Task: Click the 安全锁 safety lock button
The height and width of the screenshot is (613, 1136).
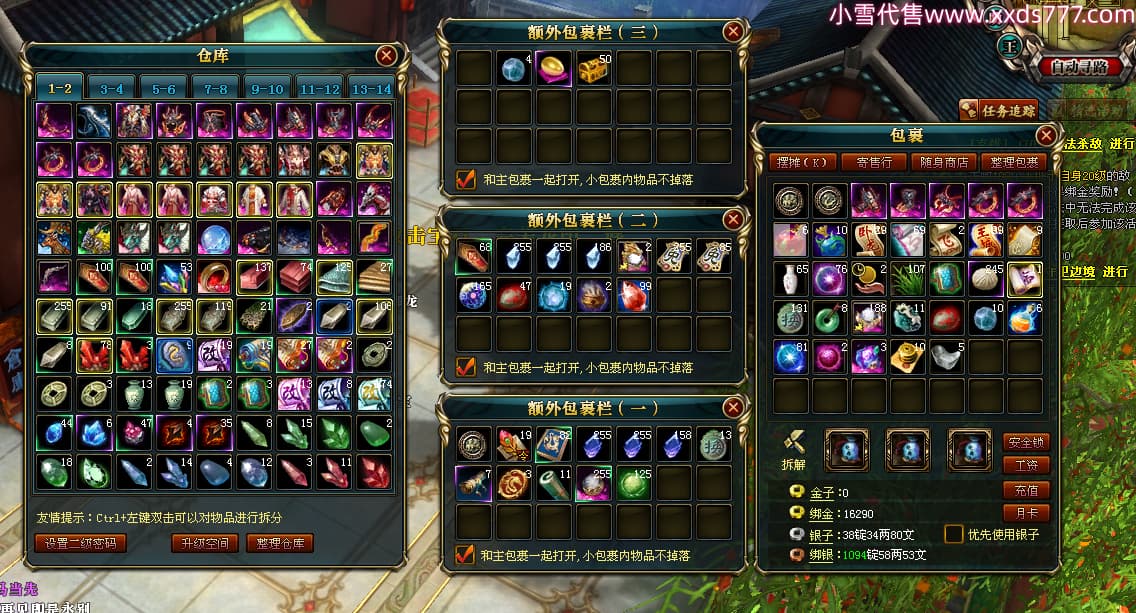Action: point(1026,441)
